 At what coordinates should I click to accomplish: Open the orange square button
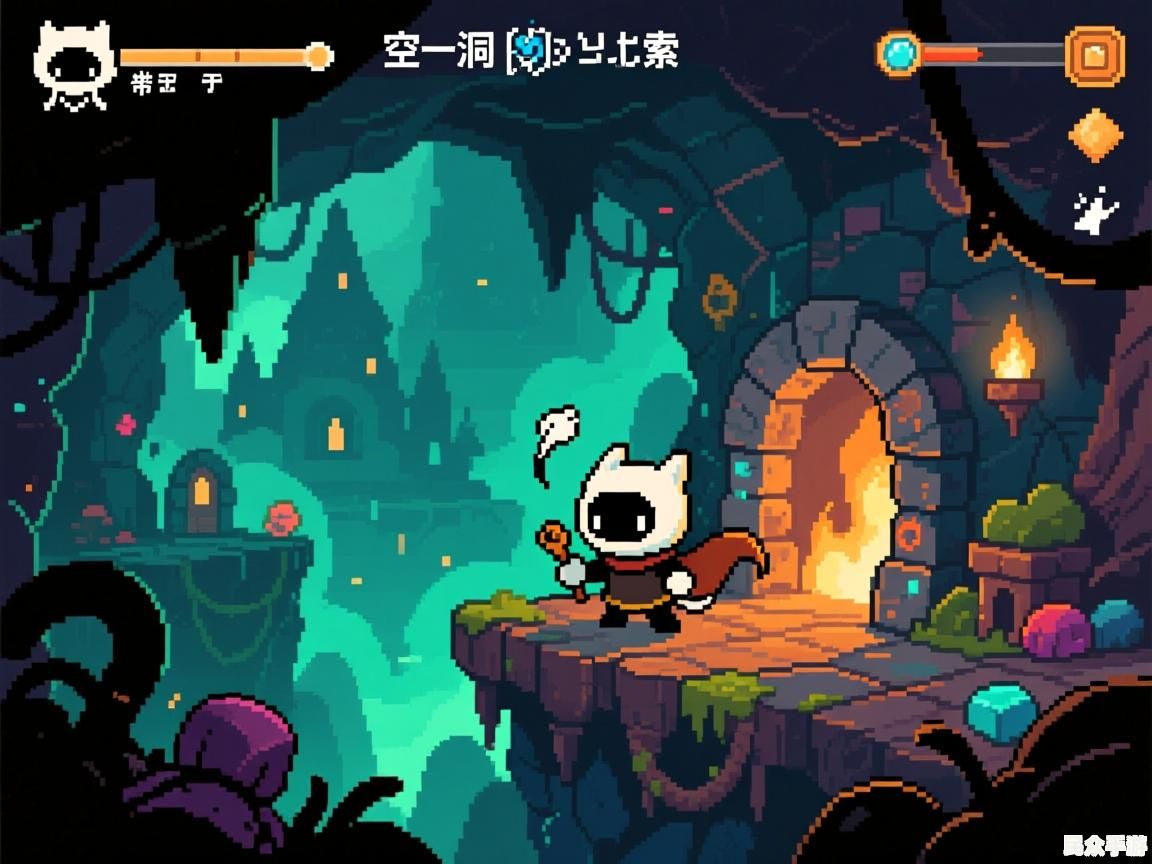1094,54
